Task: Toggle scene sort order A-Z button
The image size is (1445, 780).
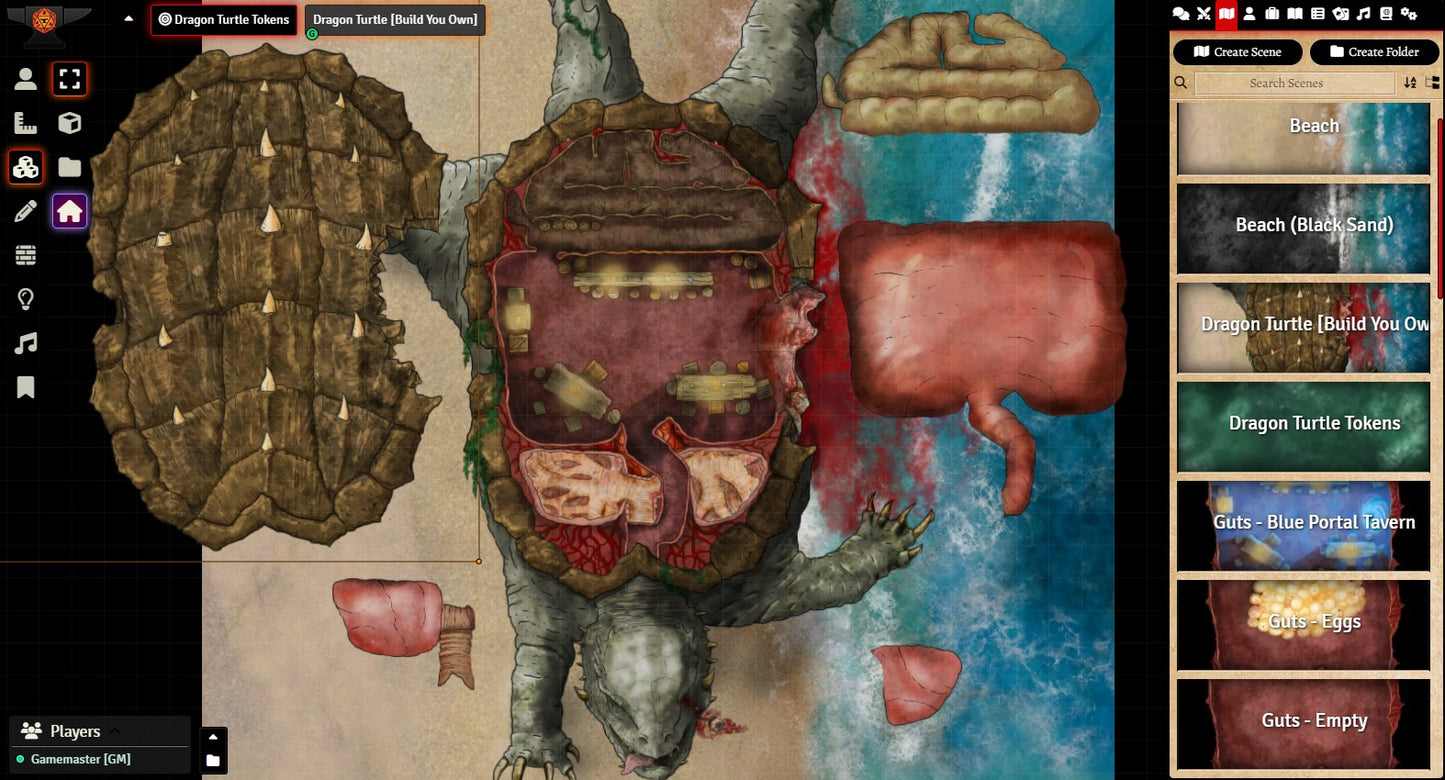Action: coord(1410,83)
